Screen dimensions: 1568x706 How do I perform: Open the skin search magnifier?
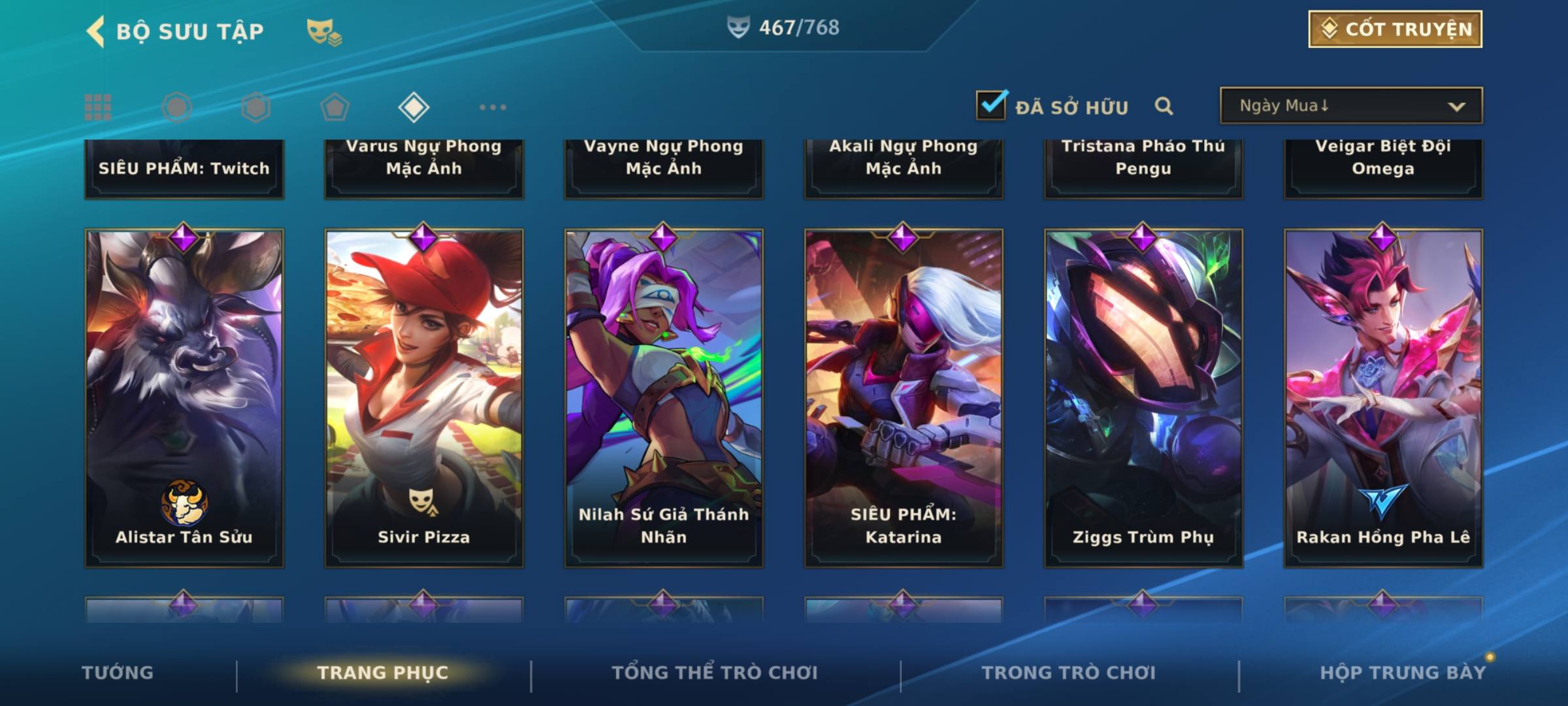click(1164, 106)
